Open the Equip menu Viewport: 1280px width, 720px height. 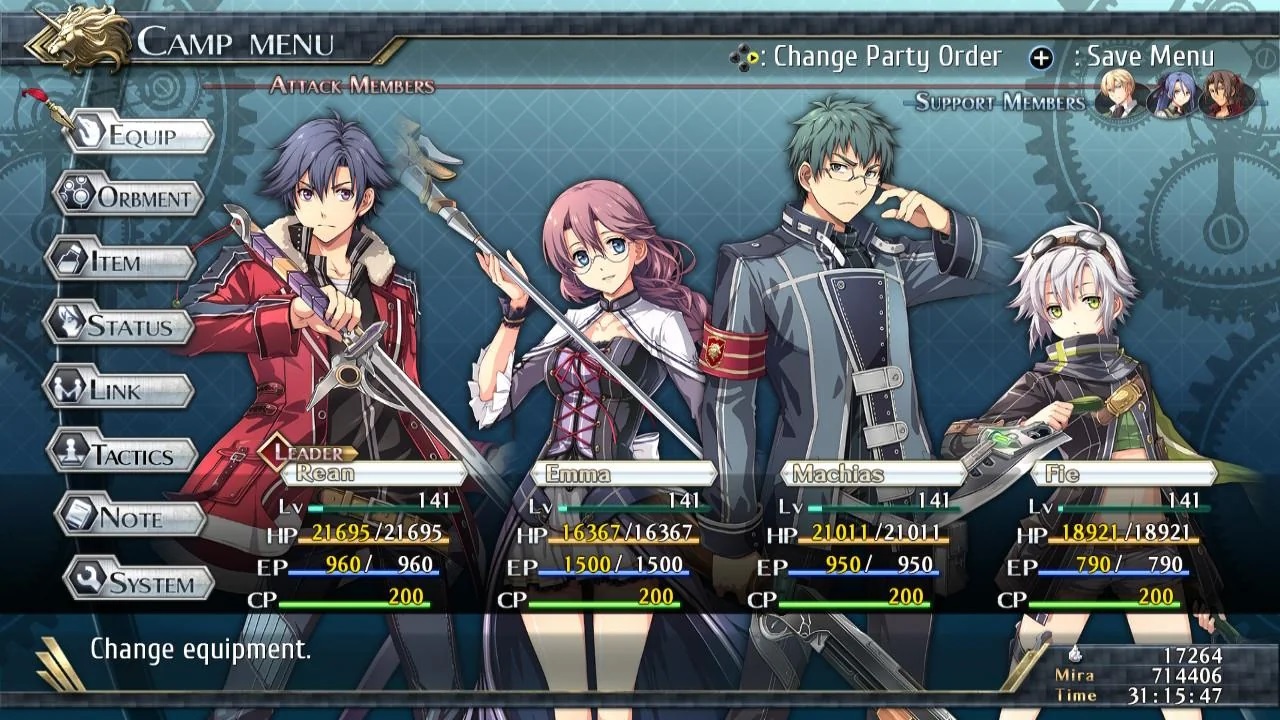[x=140, y=135]
